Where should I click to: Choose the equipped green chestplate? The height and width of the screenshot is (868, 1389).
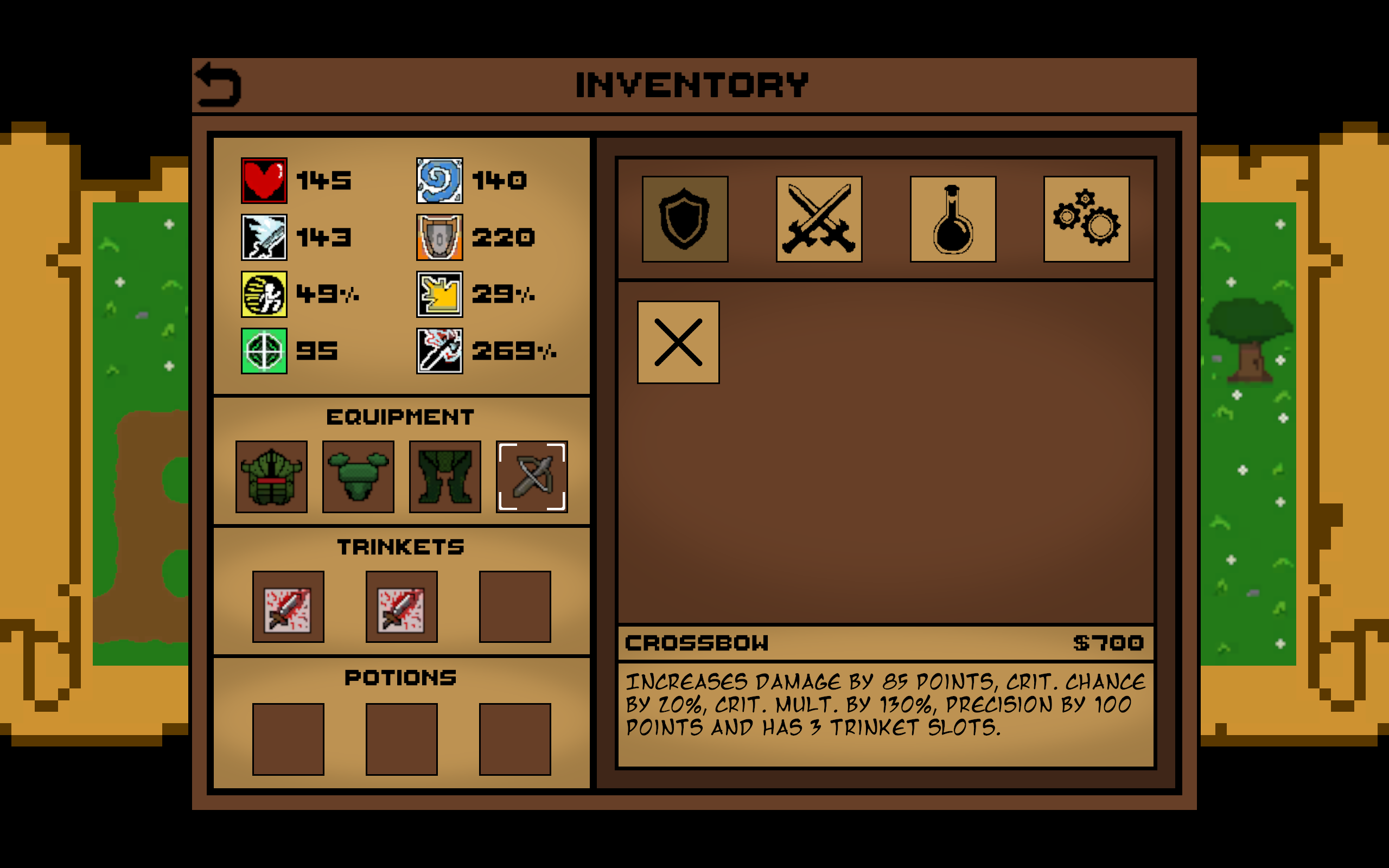pyautogui.click(x=358, y=476)
